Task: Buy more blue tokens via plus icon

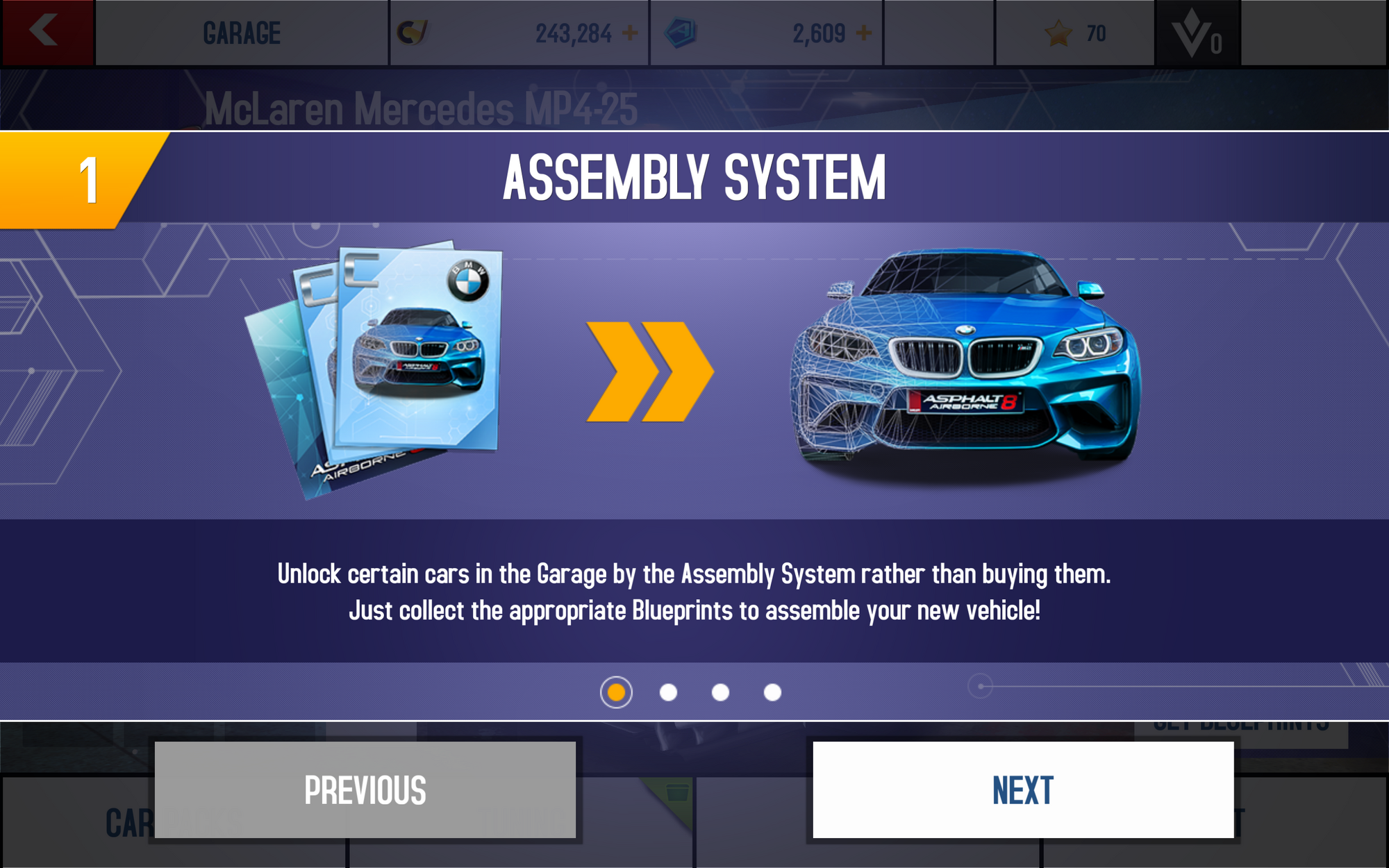Action: coord(864,33)
